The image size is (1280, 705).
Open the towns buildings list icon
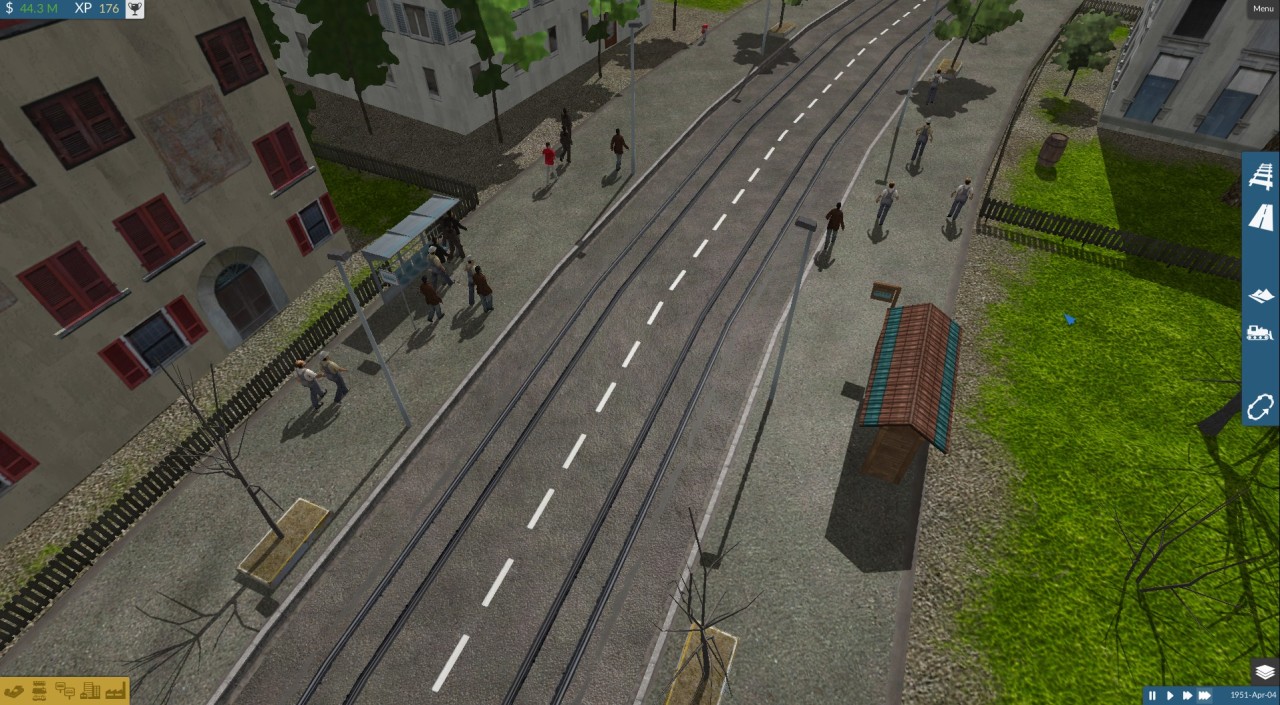click(x=90, y=690)
